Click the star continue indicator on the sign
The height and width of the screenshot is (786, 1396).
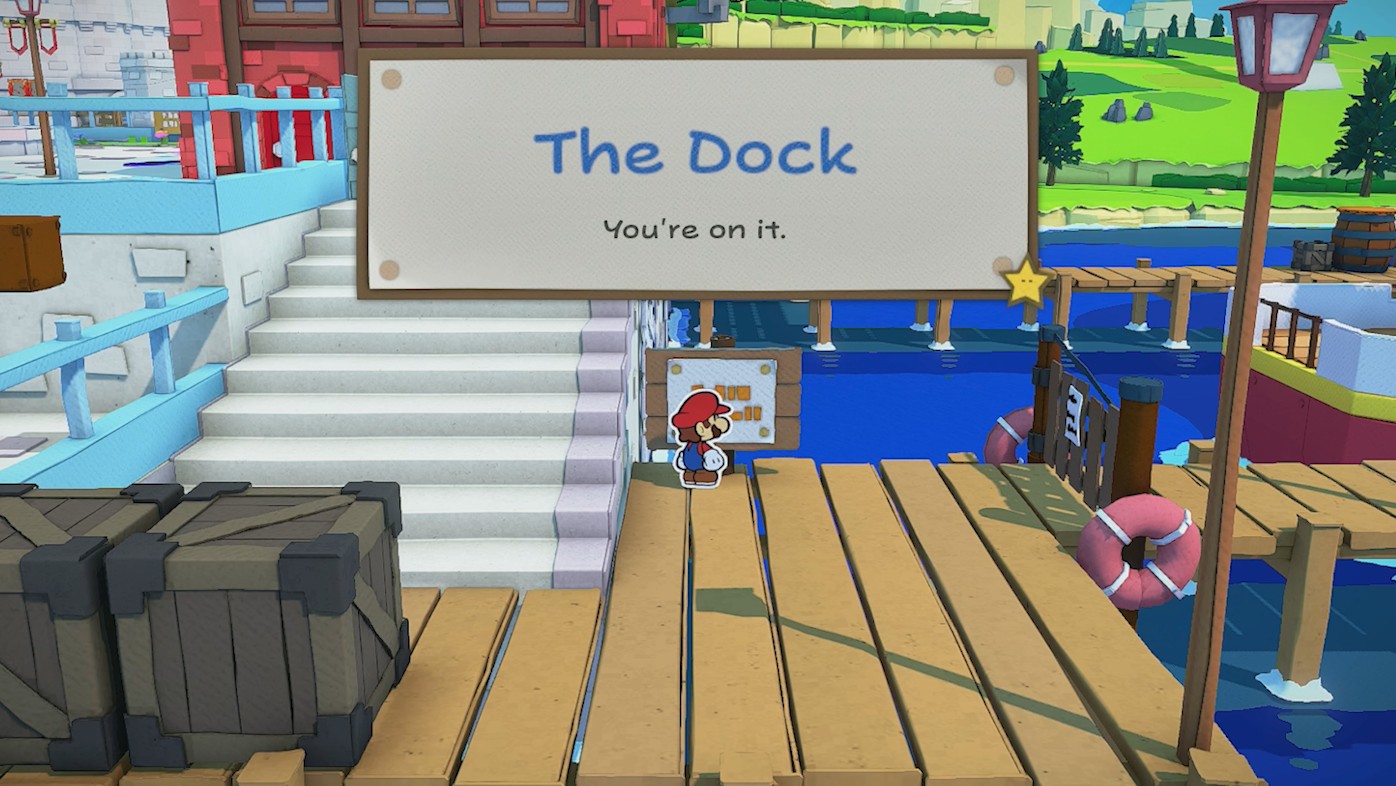tap(1026, 284)
